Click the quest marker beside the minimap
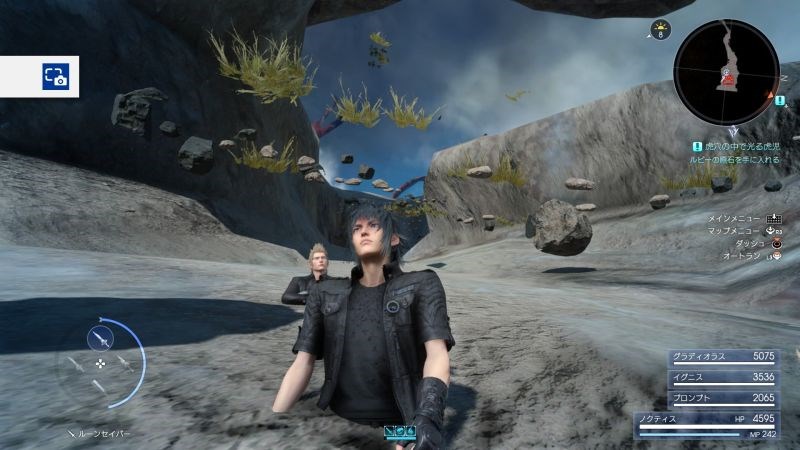The image size is (800, 450). coord(780,99)
